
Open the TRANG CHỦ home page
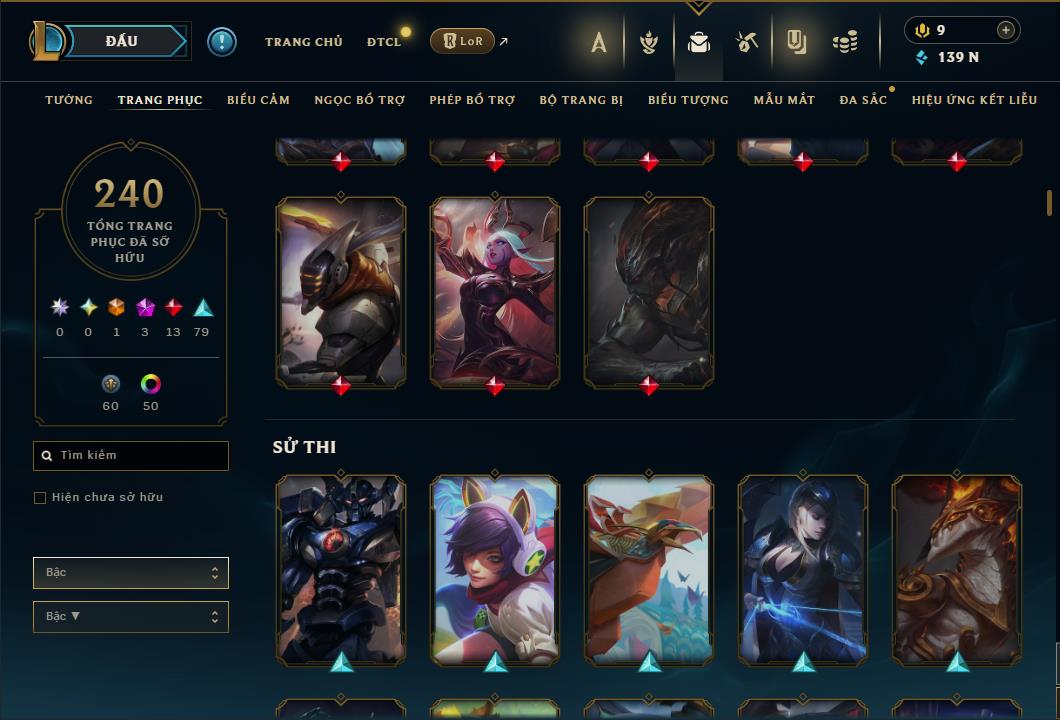(303, 42)
